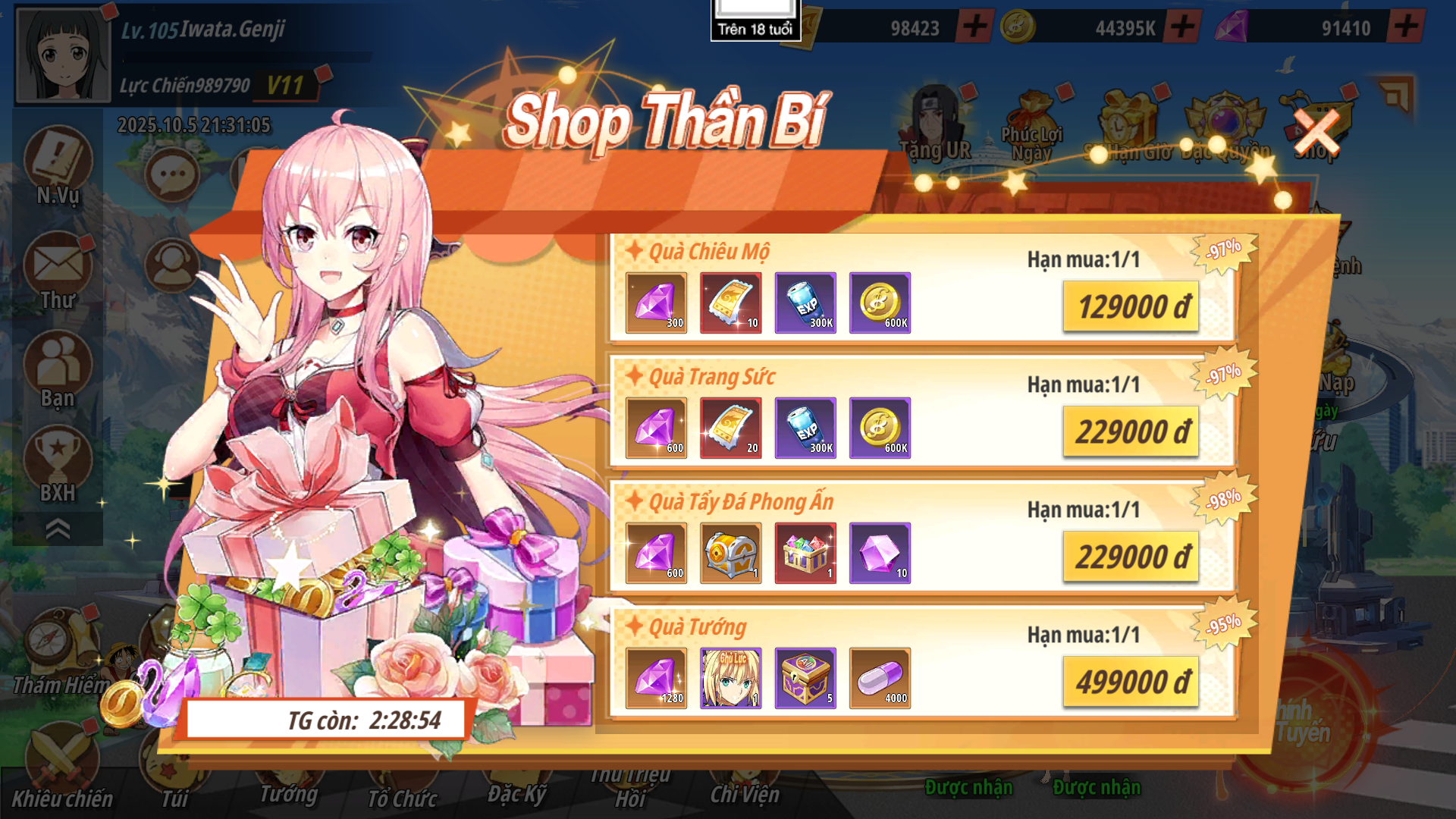The image size is (1456, 819).
Task: Add more purple diamonds with the plus button
Action: (x=1406, y=27)
